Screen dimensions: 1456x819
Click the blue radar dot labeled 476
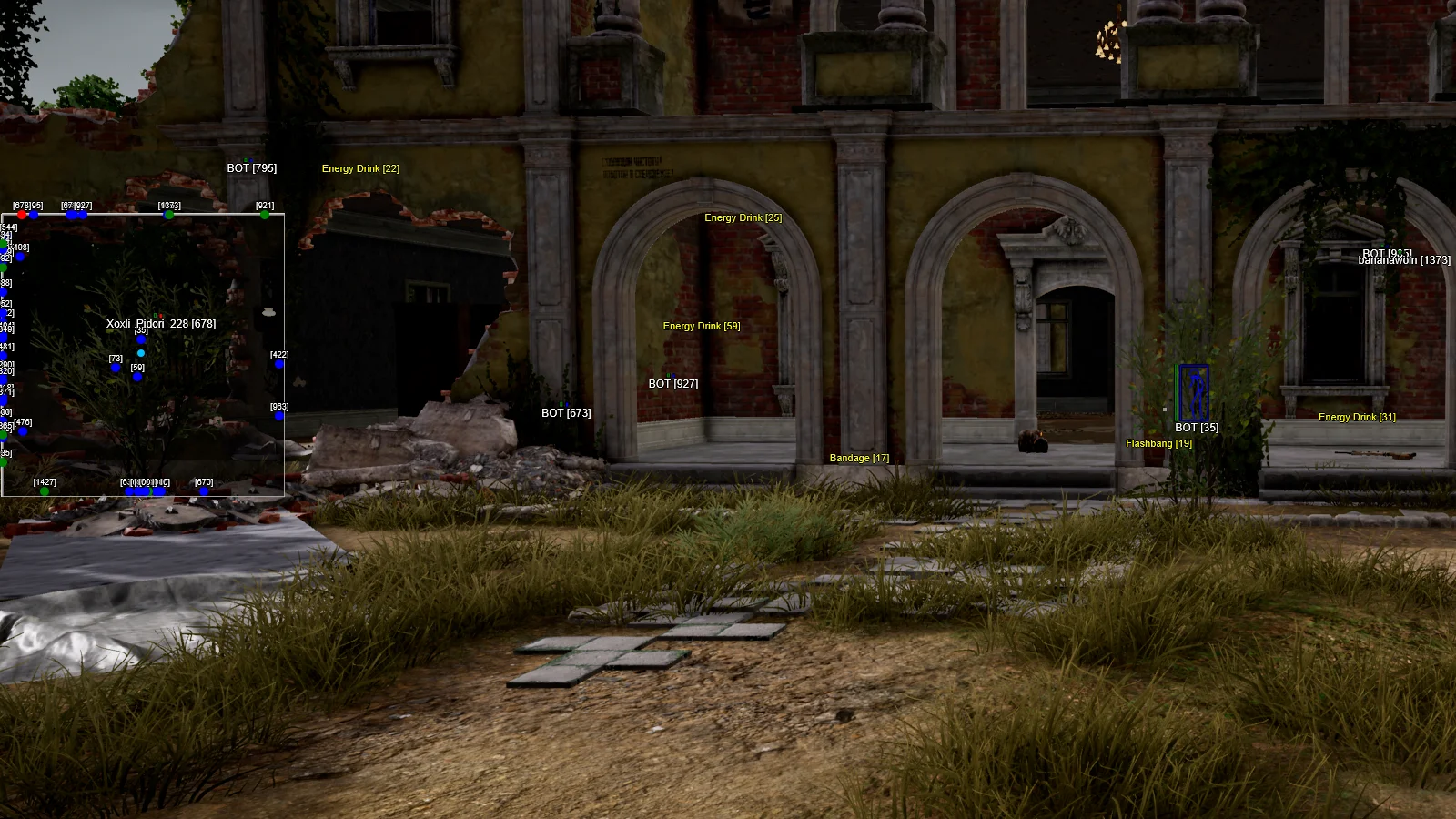[x=23, y=430]
